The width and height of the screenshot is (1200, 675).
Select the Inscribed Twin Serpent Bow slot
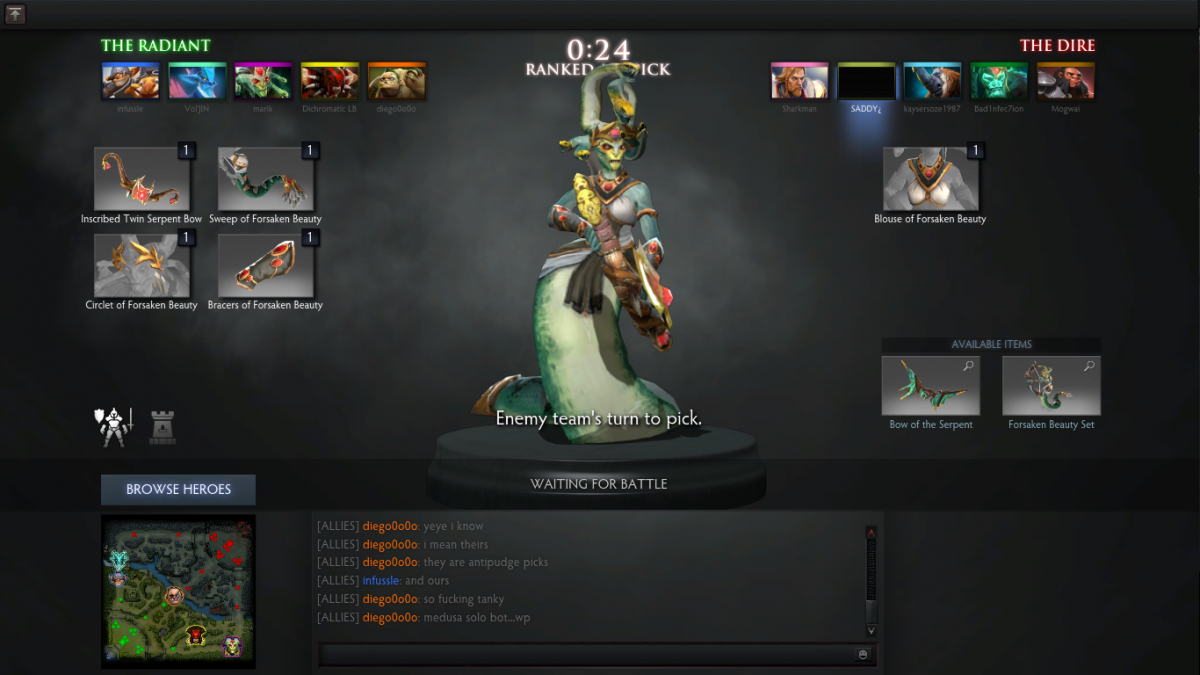142,180
